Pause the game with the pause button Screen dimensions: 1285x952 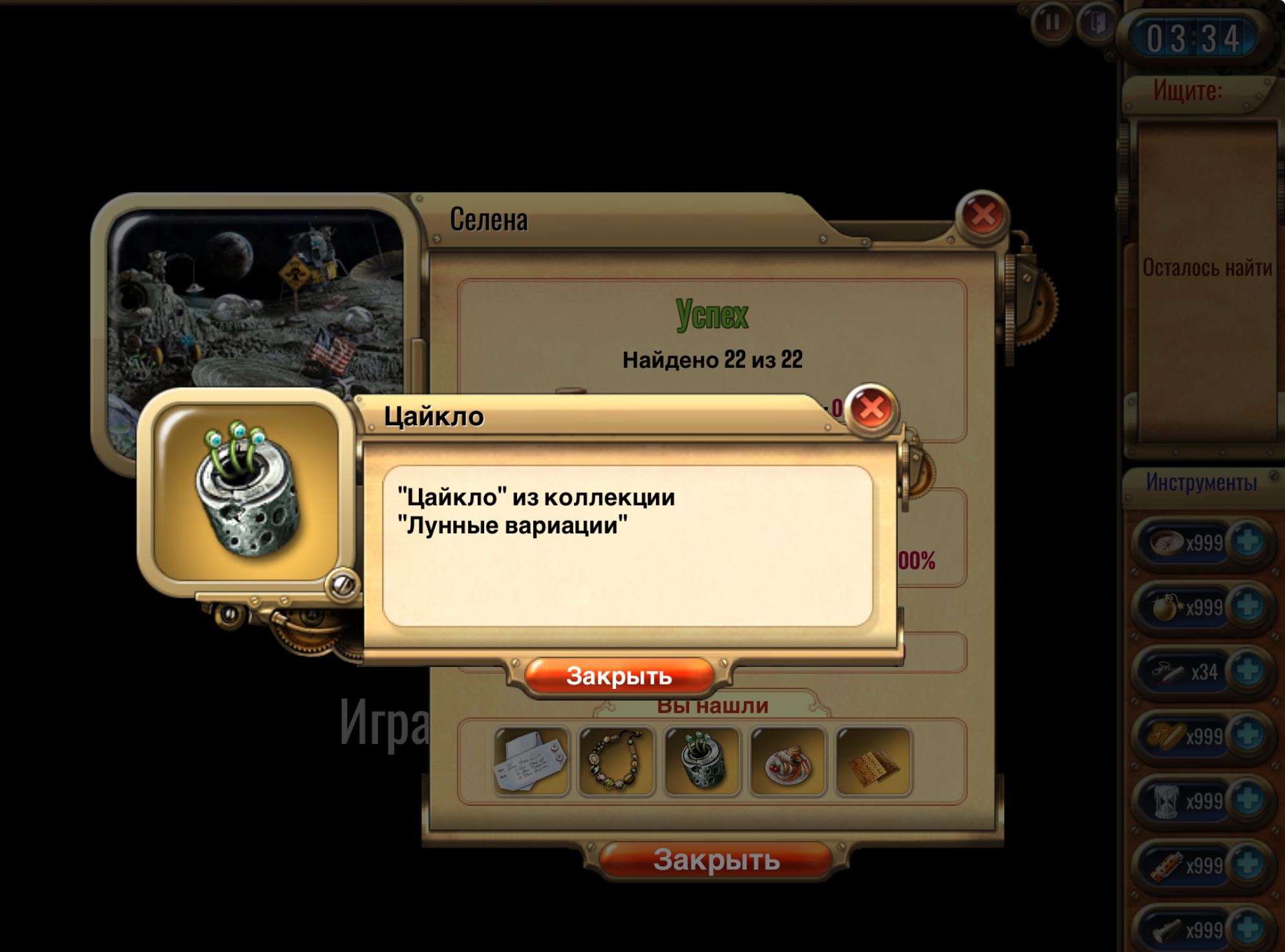(x=1052, y=23)
